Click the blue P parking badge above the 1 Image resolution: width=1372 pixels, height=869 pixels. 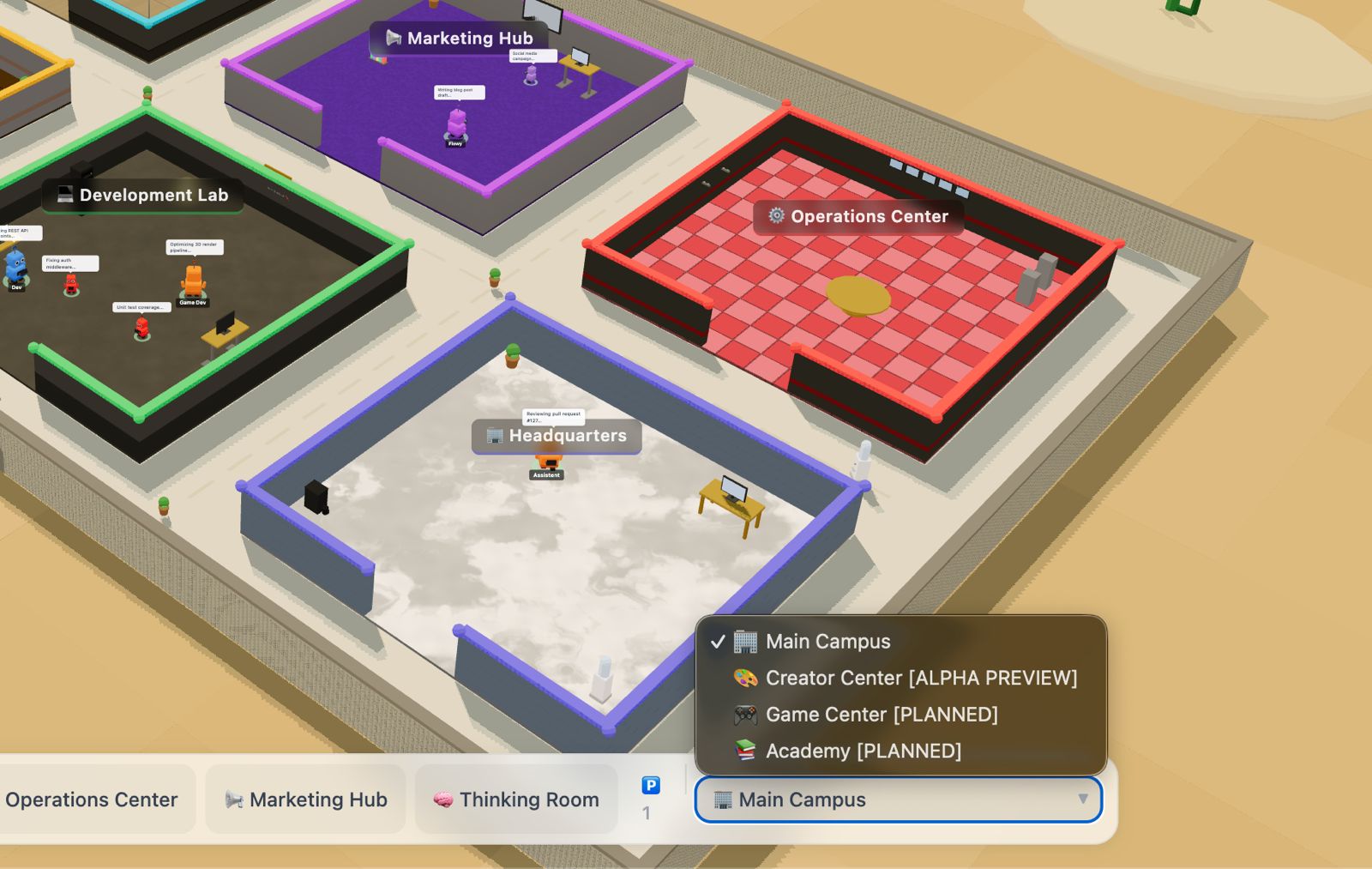[x=650, y=785]
